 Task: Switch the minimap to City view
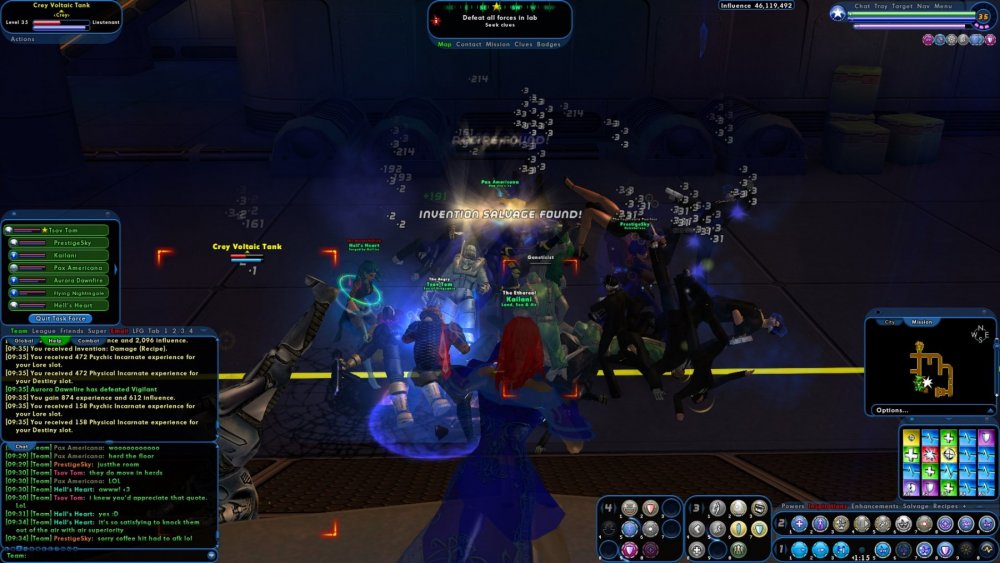click(x=889, y=322)
